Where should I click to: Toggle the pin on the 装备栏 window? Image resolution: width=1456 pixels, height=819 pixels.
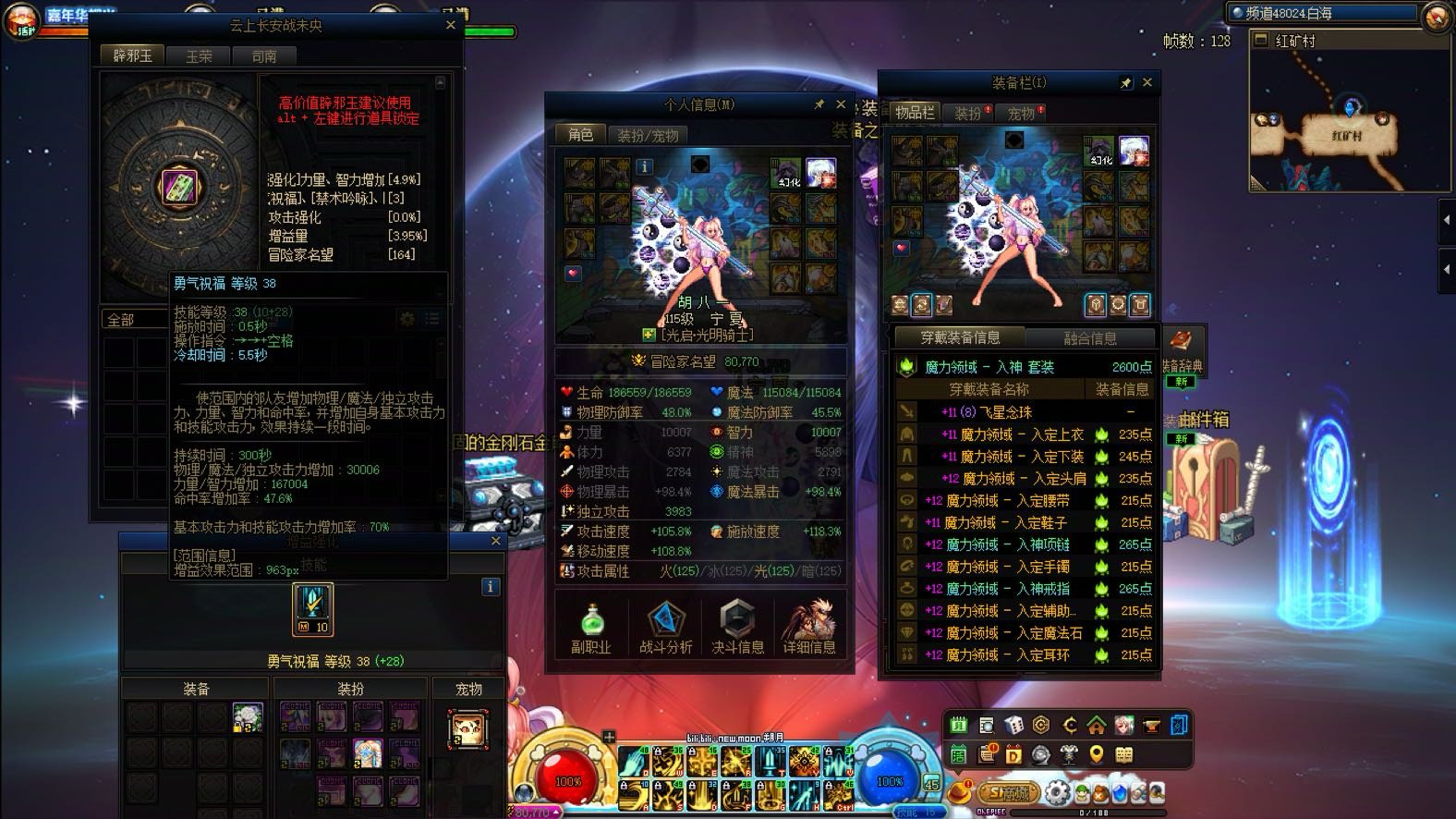(x=1126, y=82)
